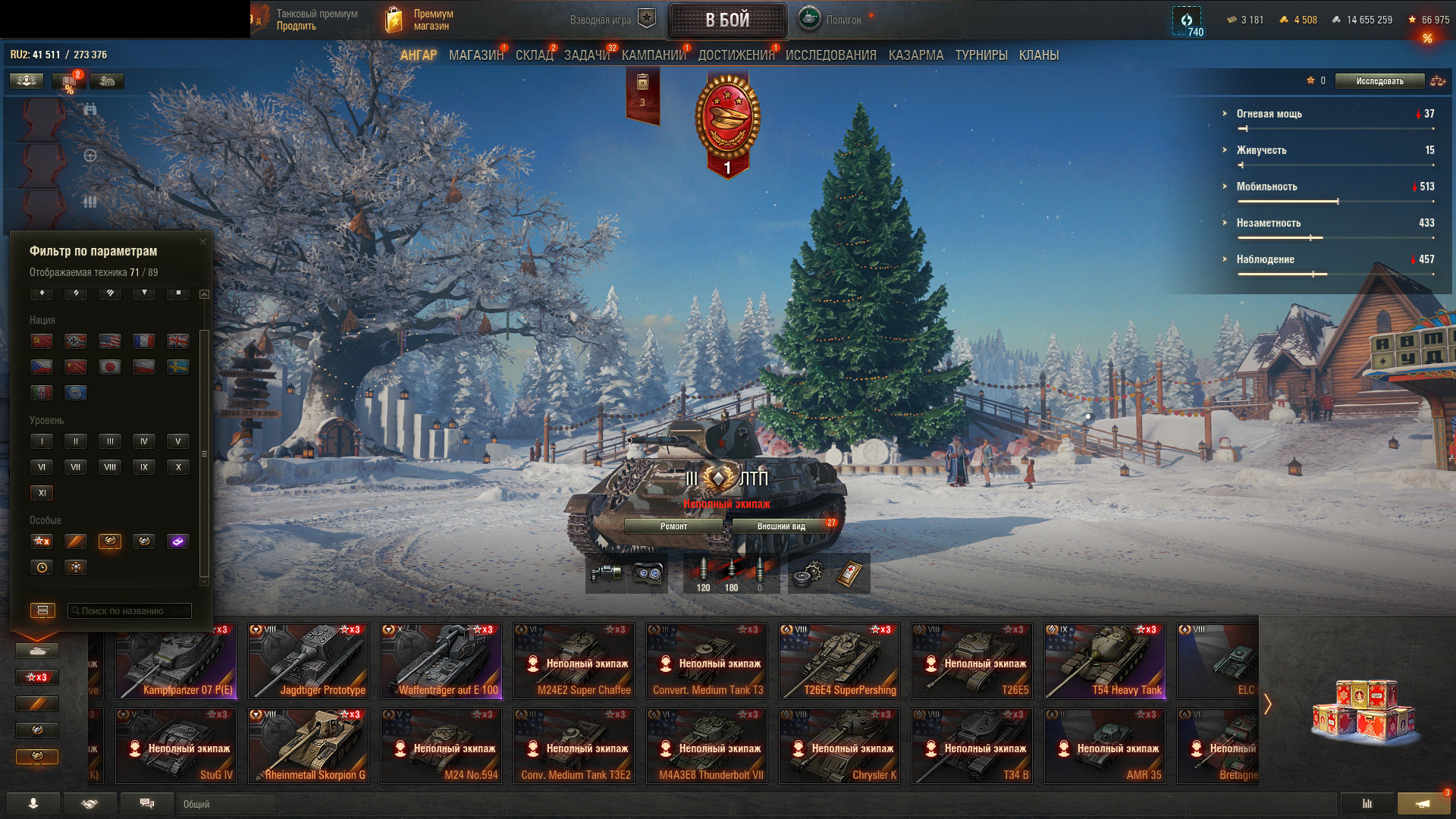Viewport: 1456px width, 819px height.
Task: Start the battle with В БОЙ button
Action: pos(726,20)
